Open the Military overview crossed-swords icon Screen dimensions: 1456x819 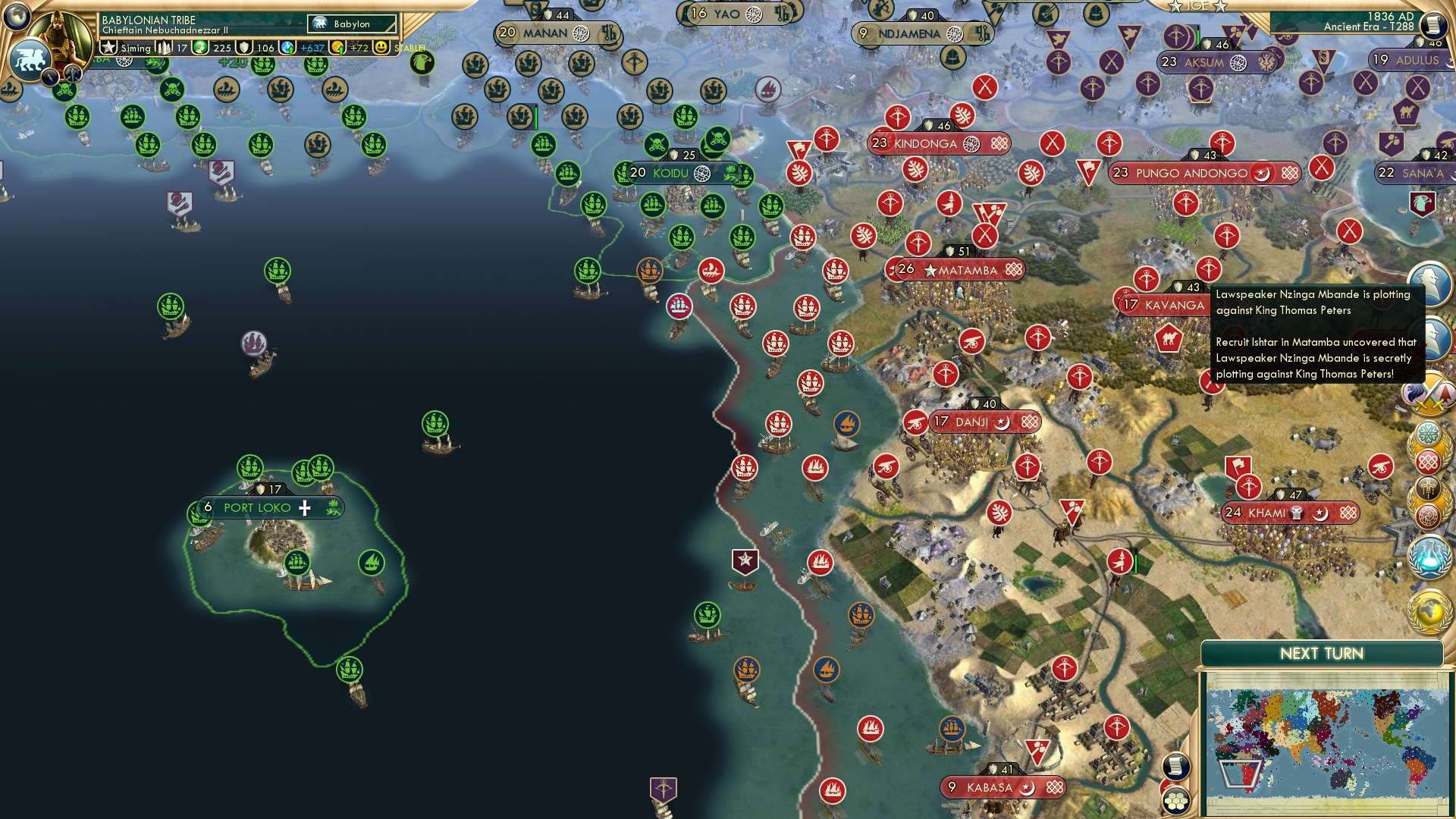(x=1429, y=394)
